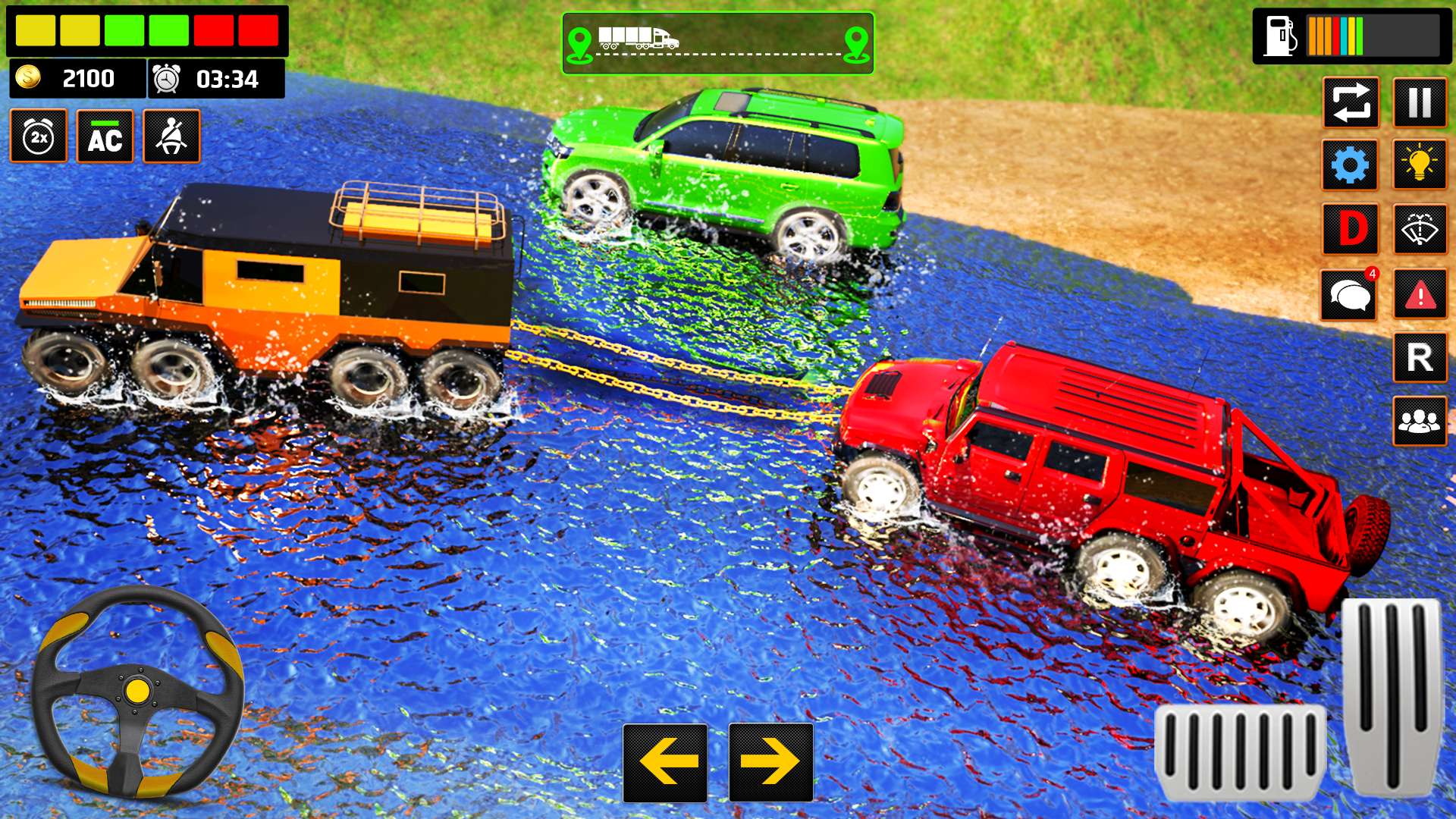
Task: Activate the windshield wiper icon
Action: (1420, 231)
